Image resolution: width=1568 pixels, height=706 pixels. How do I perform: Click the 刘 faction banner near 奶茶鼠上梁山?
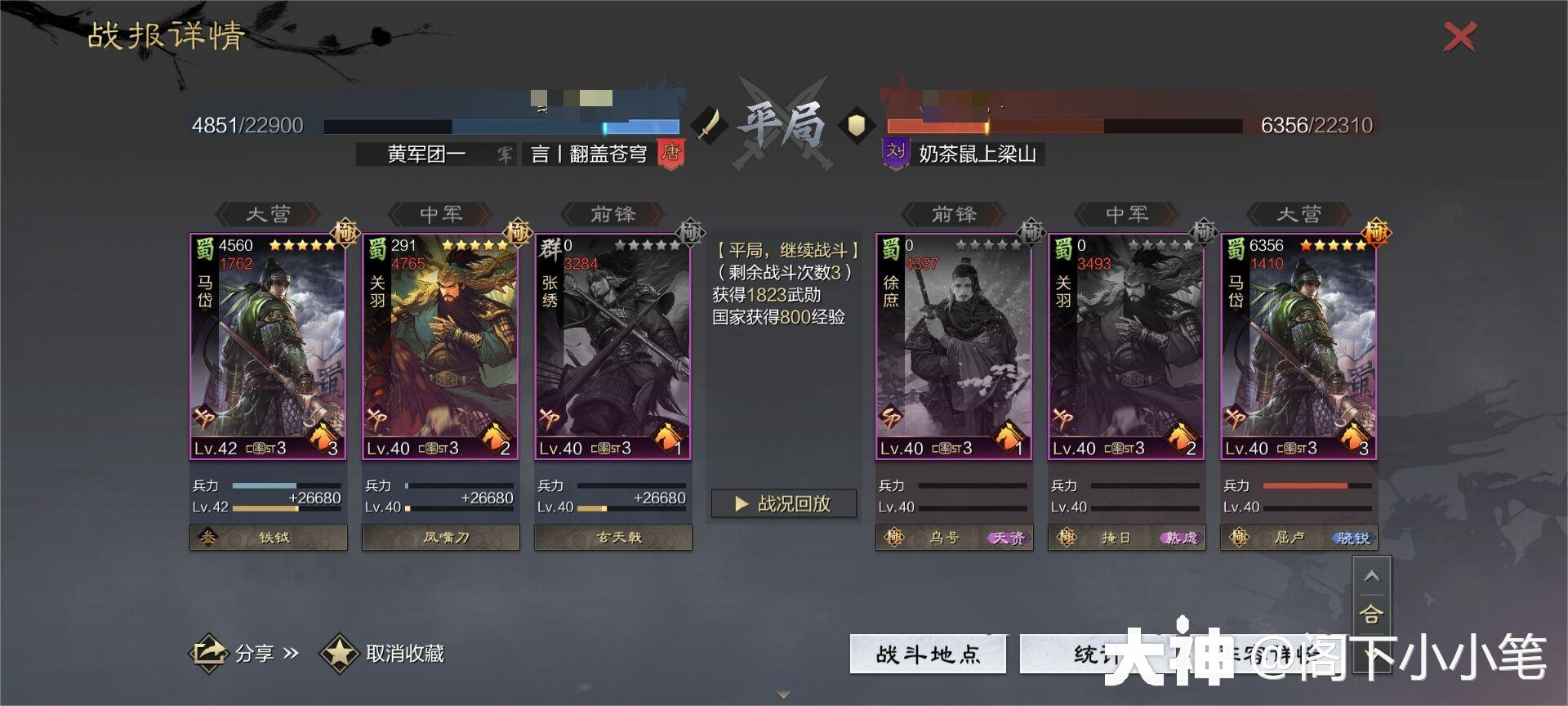(894, 153)
